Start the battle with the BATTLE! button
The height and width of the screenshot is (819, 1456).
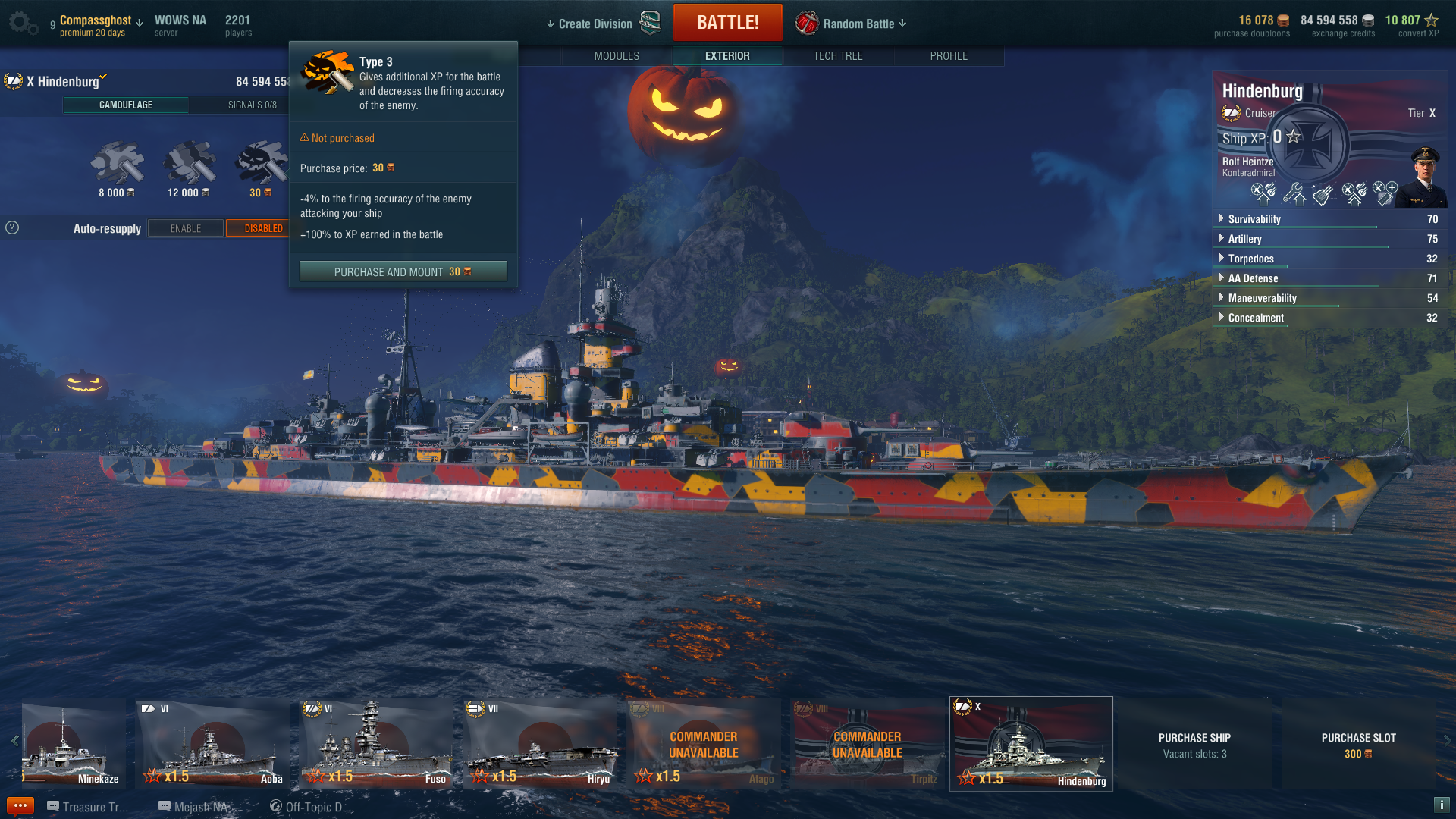pos(727,23)
